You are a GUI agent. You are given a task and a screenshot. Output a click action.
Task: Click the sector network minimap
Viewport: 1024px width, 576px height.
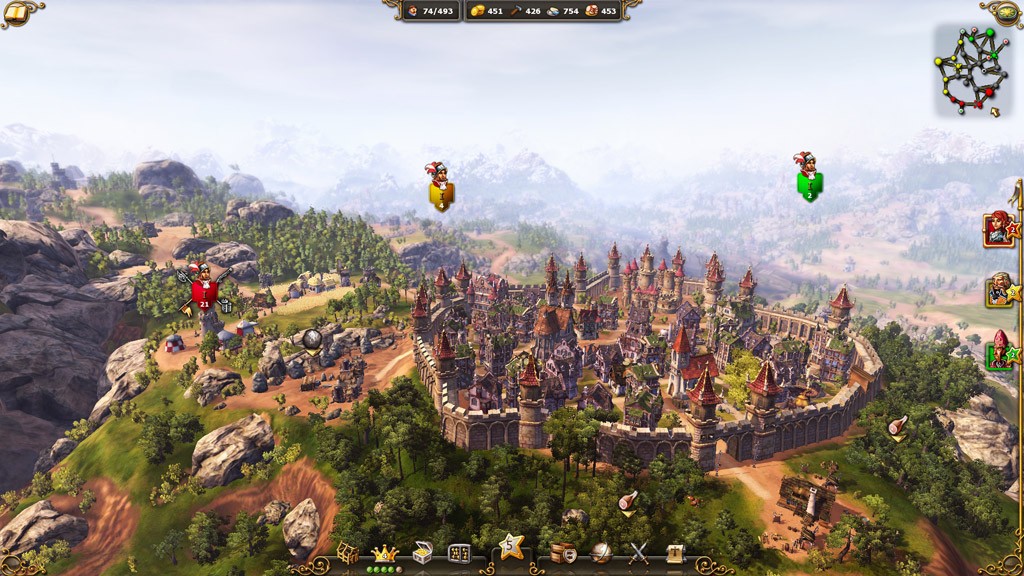(971, 69)
